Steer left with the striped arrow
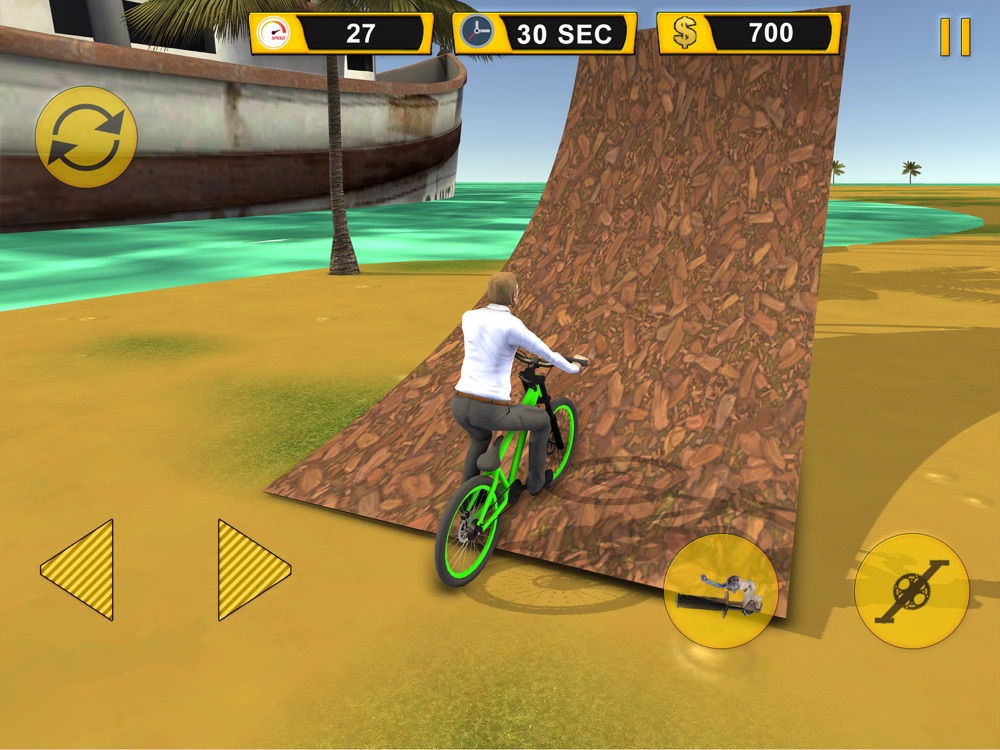 coord(80,570)
